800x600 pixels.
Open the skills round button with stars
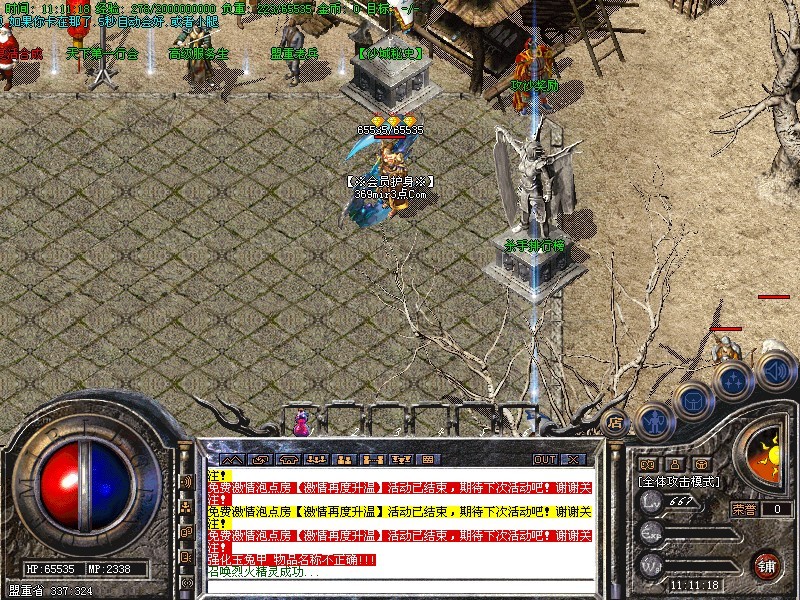[x=732, y=381]
